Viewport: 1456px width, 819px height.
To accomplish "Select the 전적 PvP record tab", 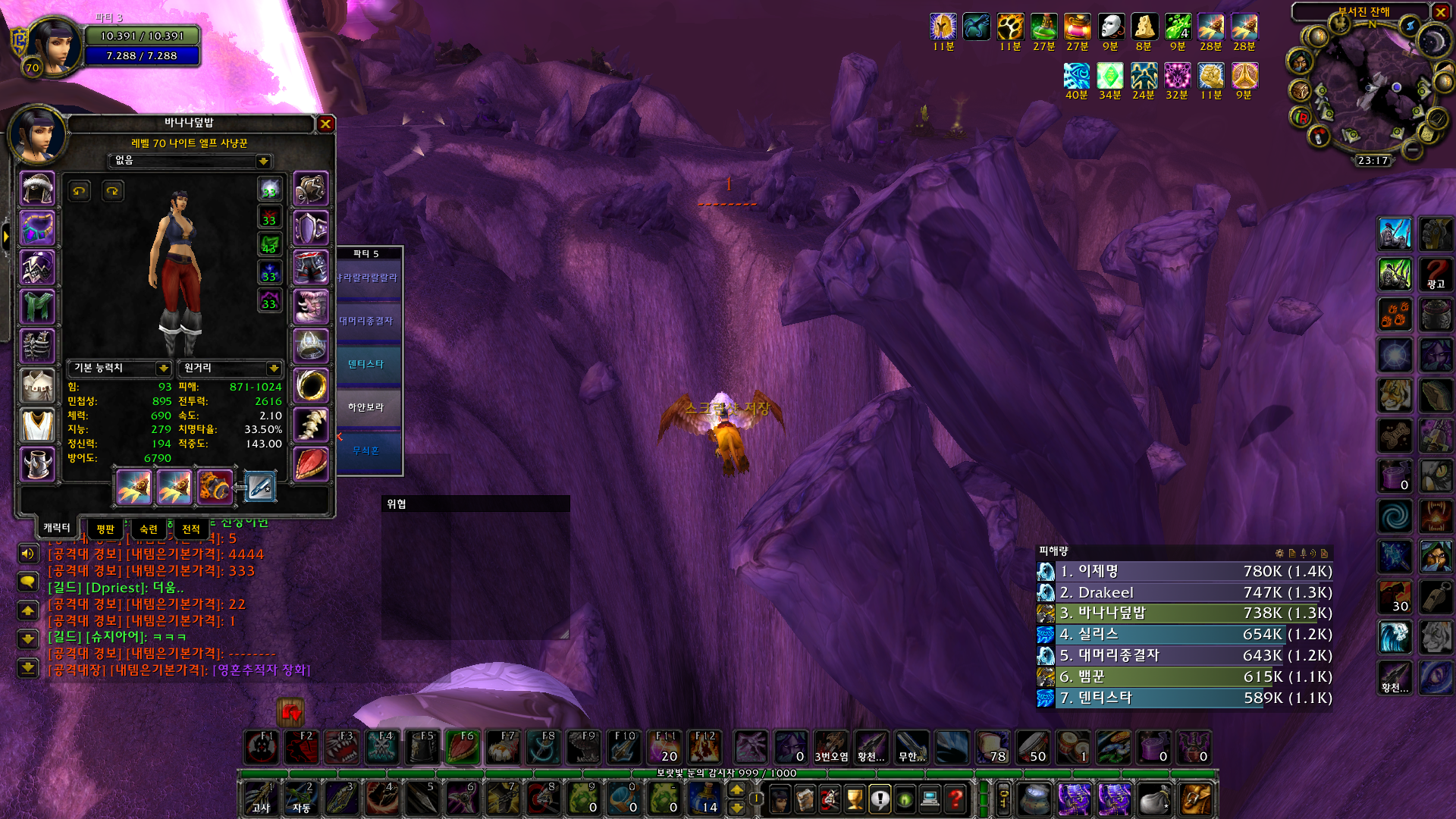I will 191,529.
